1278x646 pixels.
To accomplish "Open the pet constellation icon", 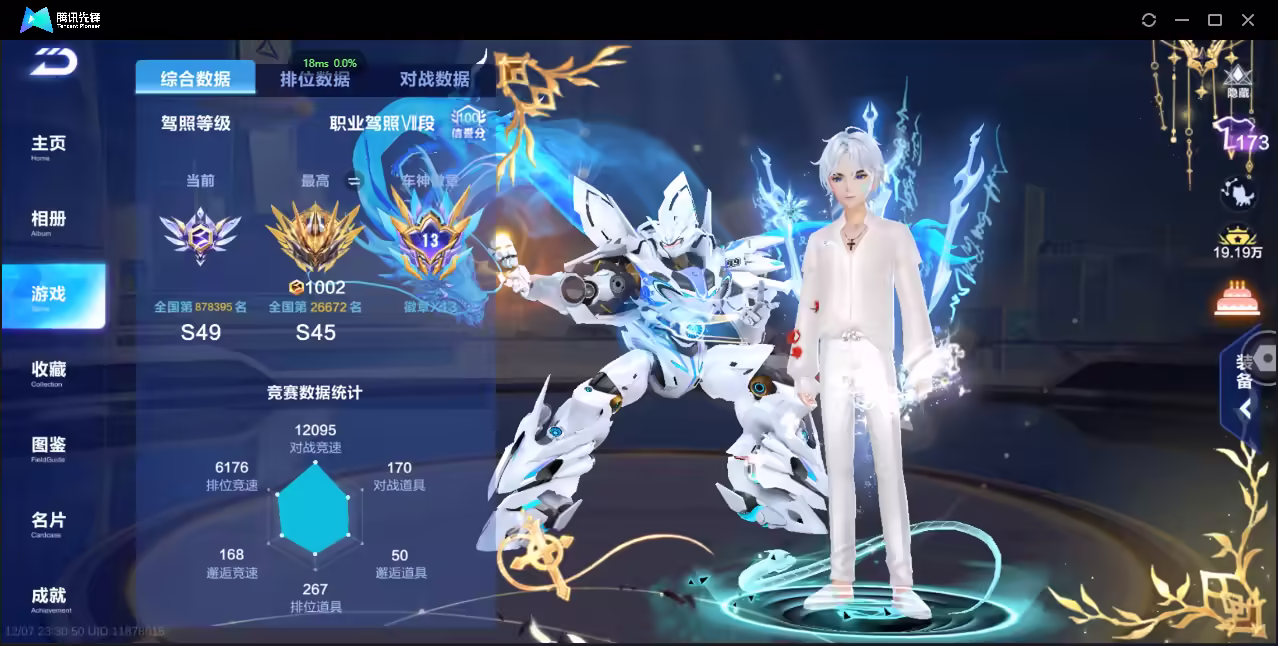I will (1238, 193).
